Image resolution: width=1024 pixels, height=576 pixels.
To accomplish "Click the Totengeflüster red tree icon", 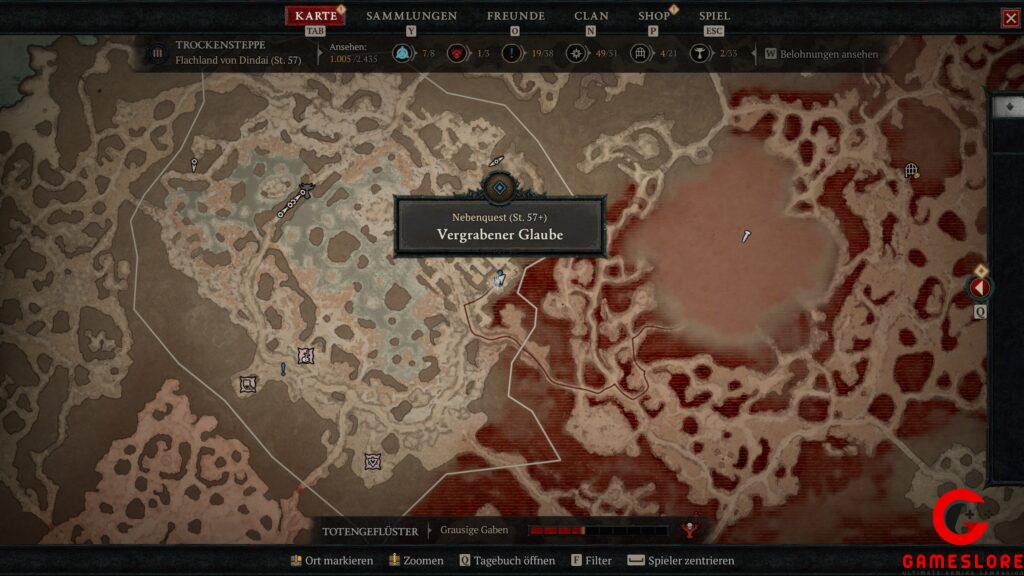I will click(688, 529).
